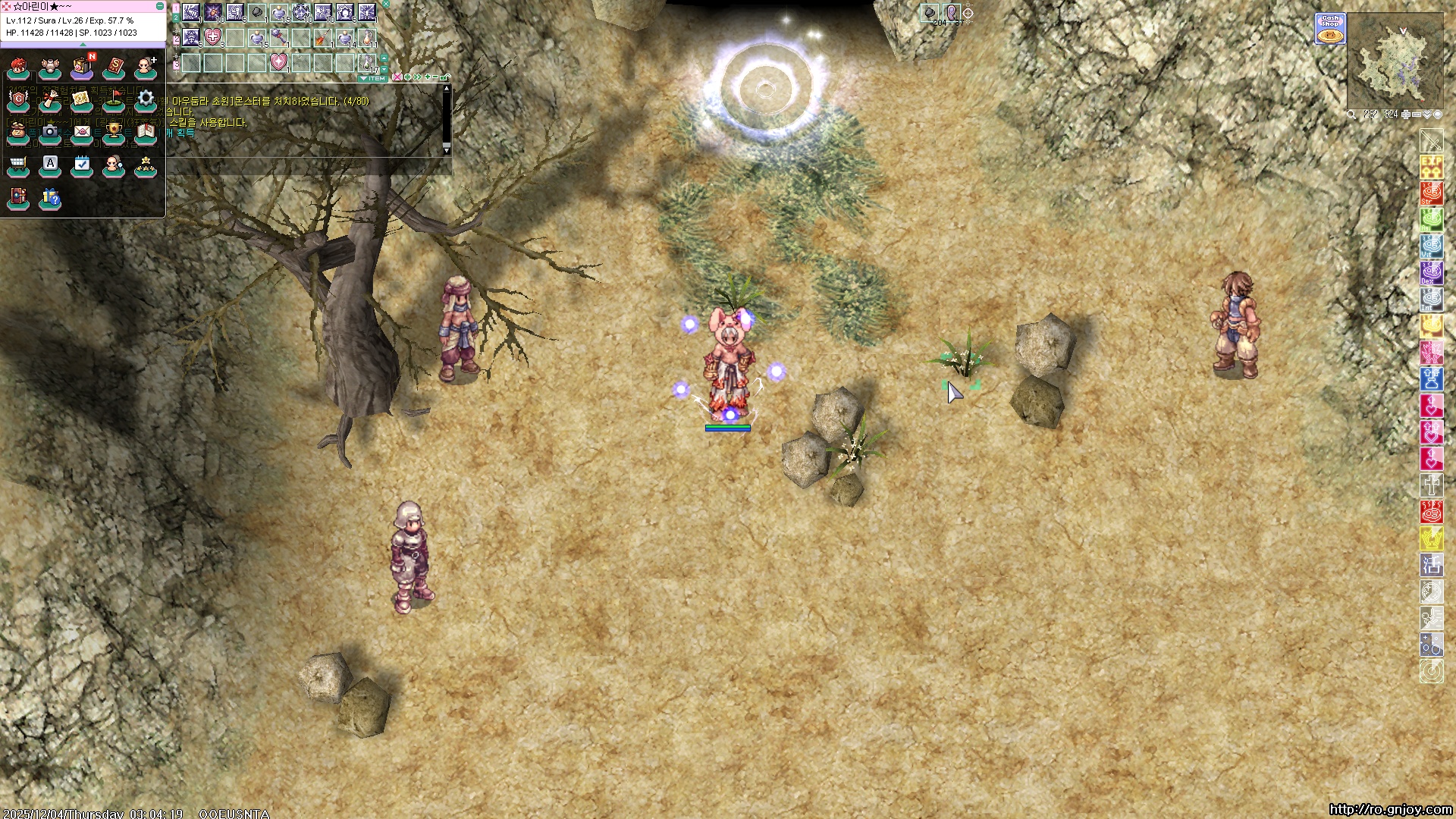Open the gear-shaped options menu icon
This screenshot has width=1456, height=819.
(146, 99)
